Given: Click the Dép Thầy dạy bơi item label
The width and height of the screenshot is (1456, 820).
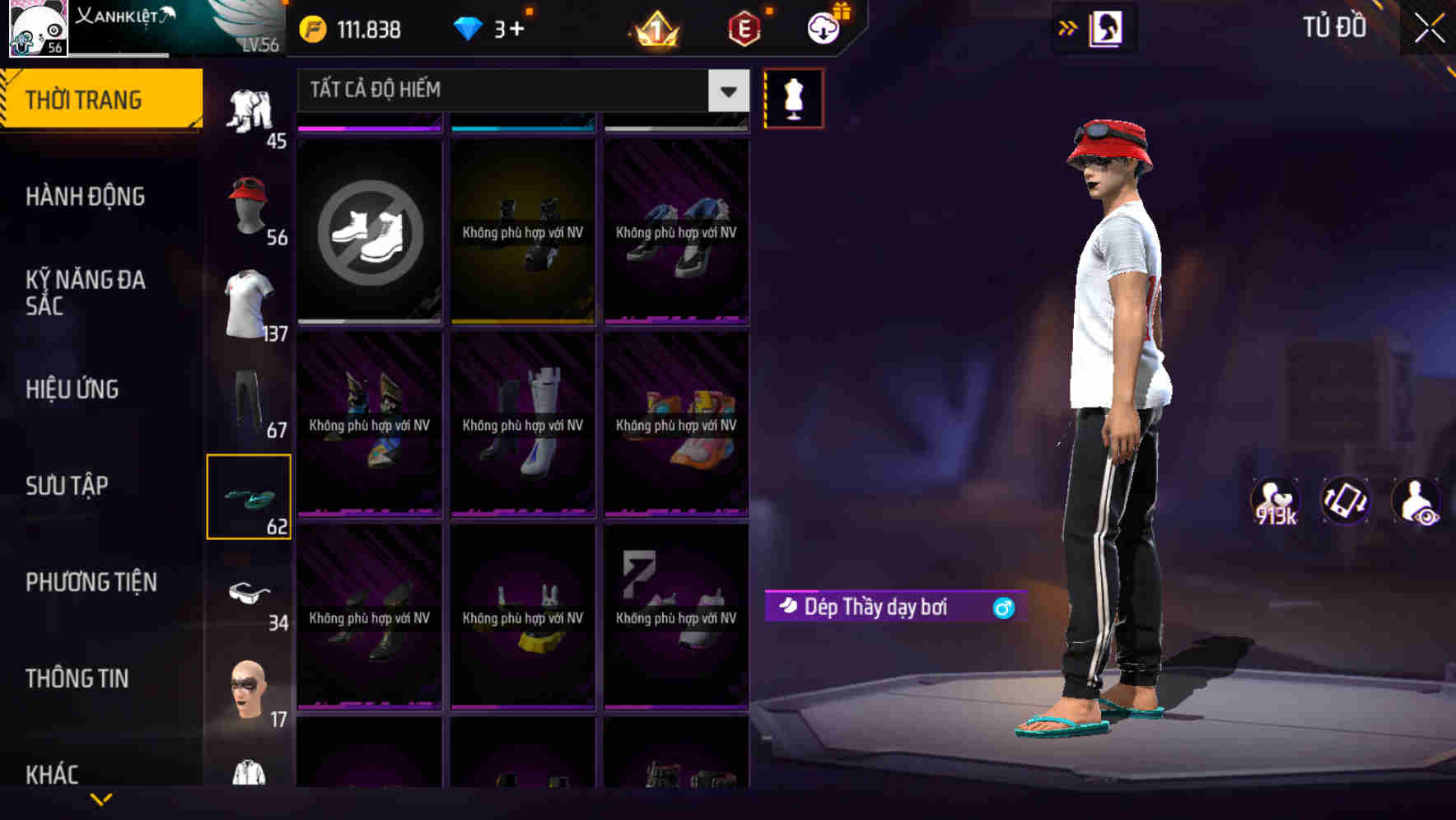Looking at the screenshot, I should (x=877, y=606).
